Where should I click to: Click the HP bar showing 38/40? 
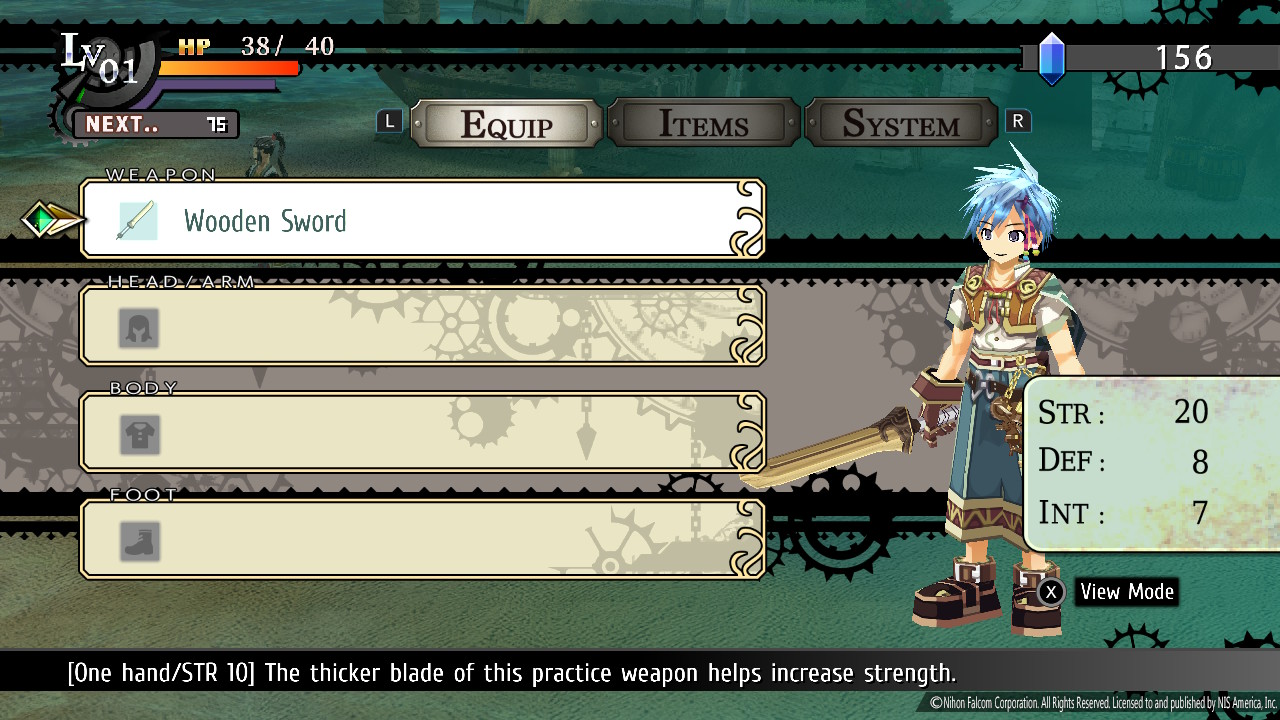point(230,68)
